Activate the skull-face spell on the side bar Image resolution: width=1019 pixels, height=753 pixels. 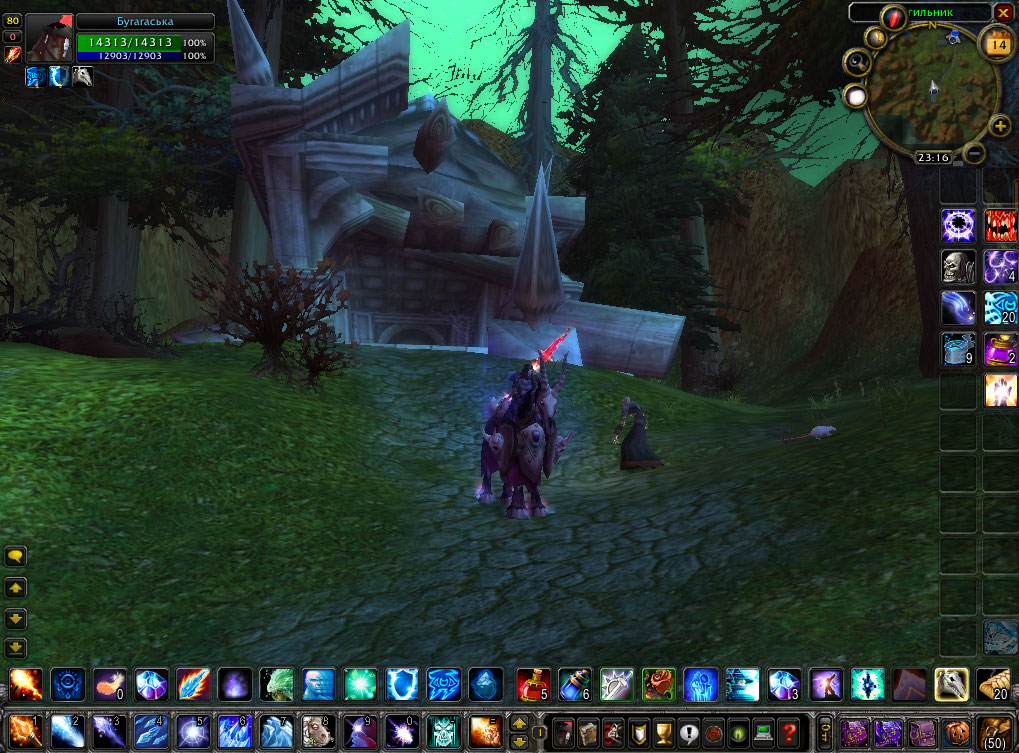959,268
